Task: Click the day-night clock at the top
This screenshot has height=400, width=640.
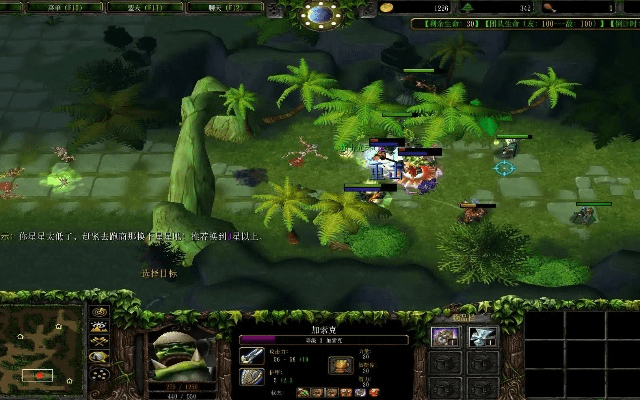Action: (x=320, y=14)
